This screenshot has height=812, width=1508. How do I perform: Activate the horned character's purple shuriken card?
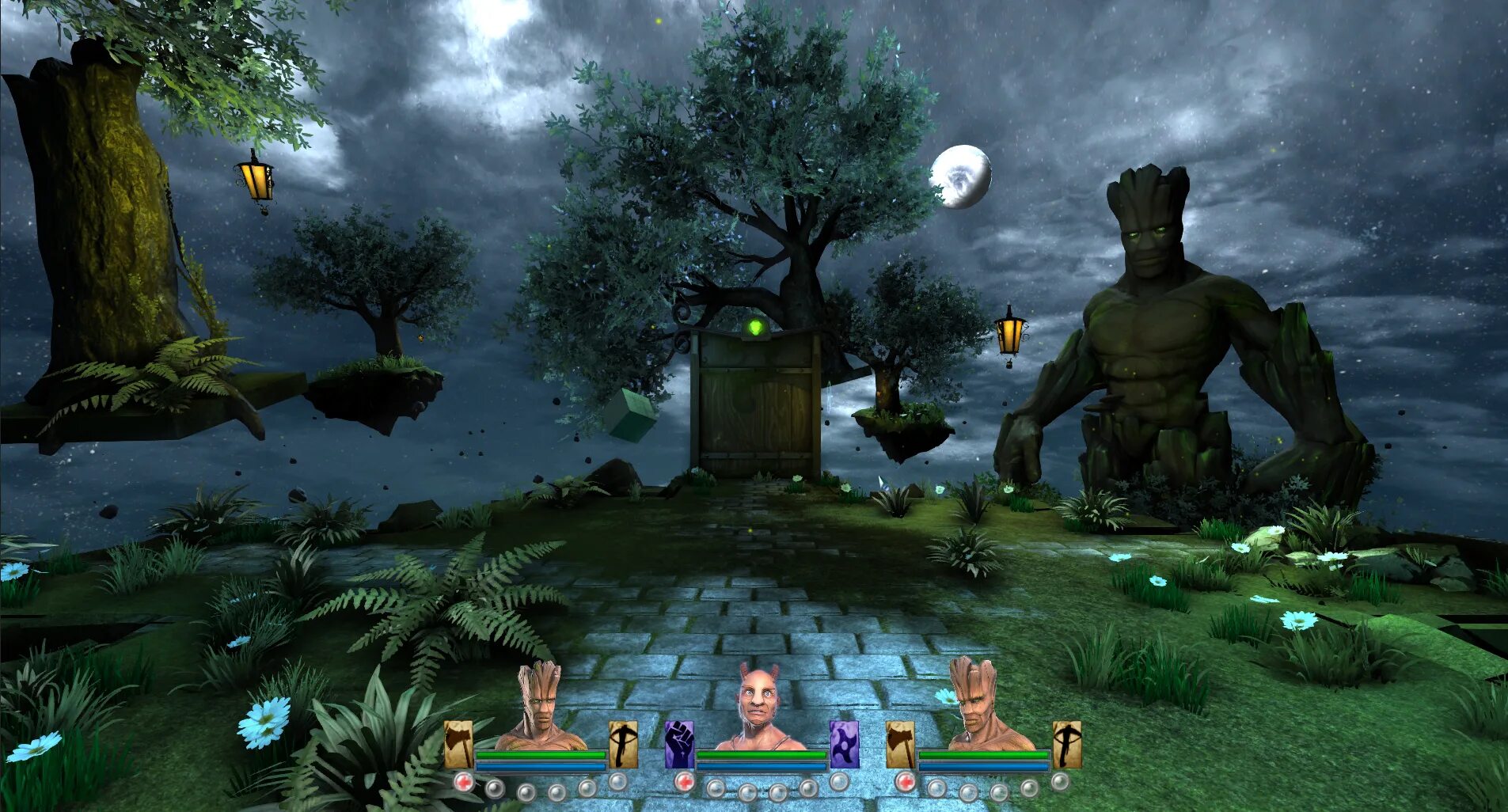[844, 744]
